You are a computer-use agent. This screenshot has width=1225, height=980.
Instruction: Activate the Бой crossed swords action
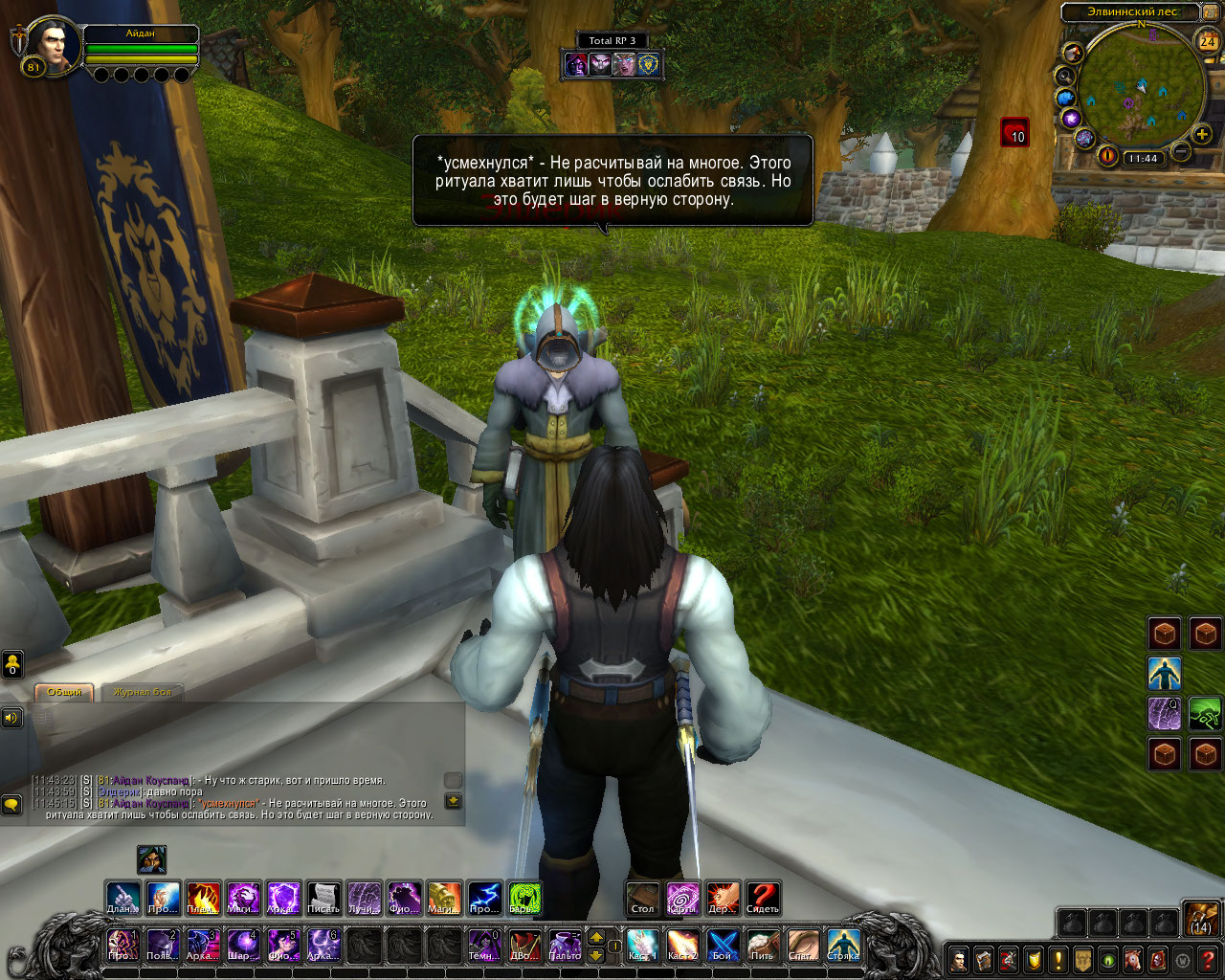pyautogui.click(x=723, y=945)
